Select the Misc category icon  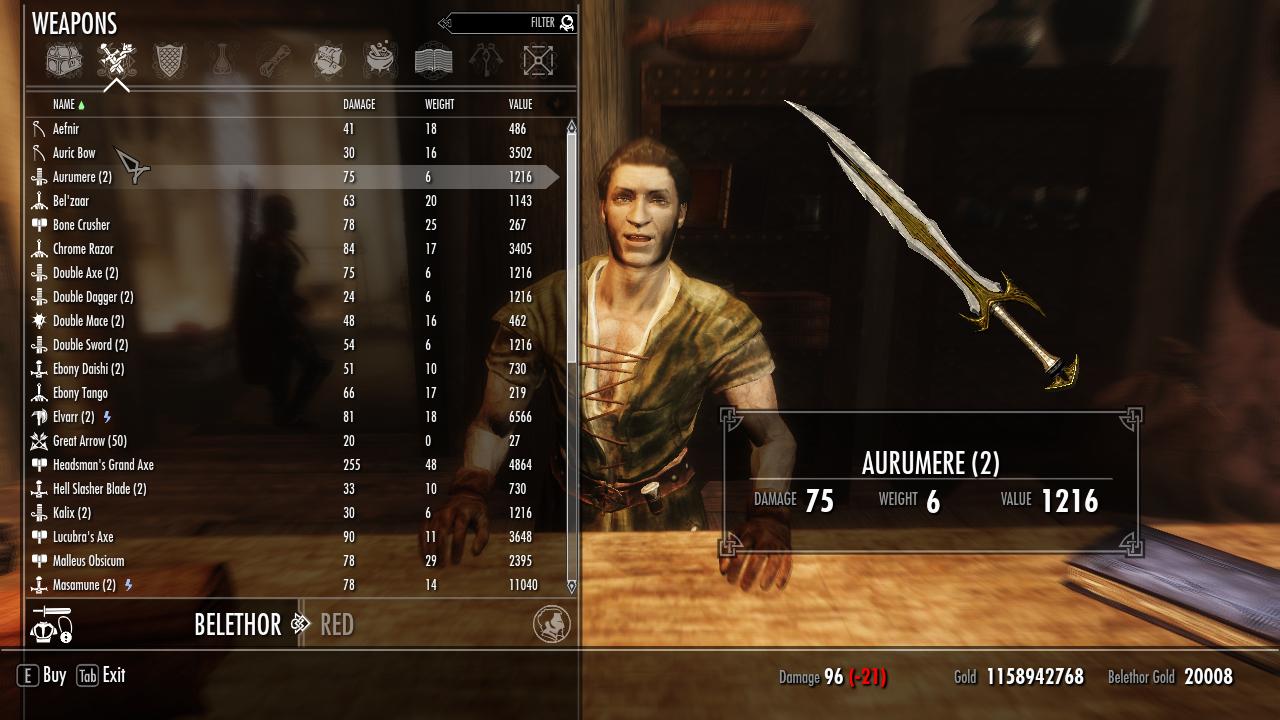[538, 61]
